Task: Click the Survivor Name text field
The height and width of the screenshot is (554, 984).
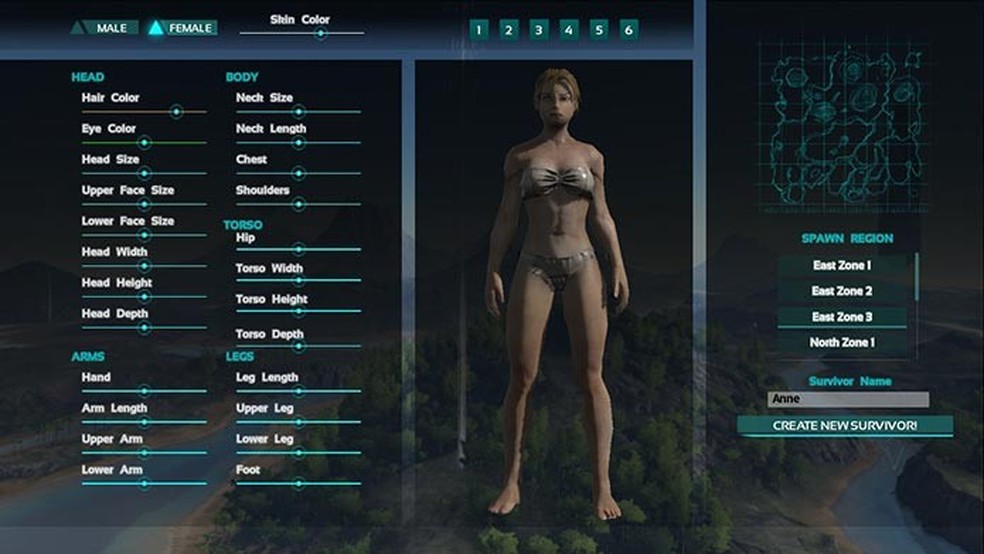Action: point(848,400)
